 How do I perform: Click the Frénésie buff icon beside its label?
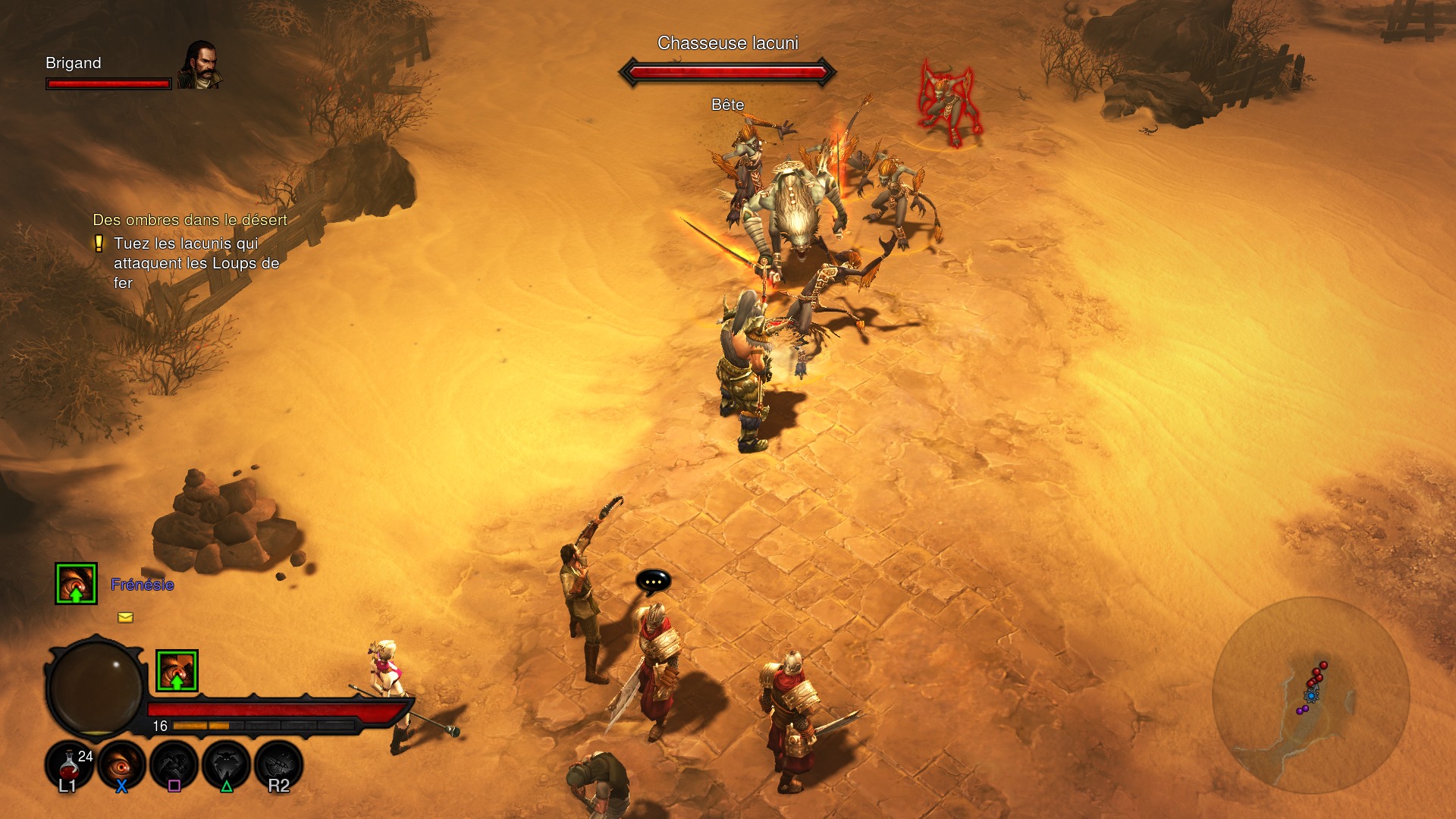[76, 583]
